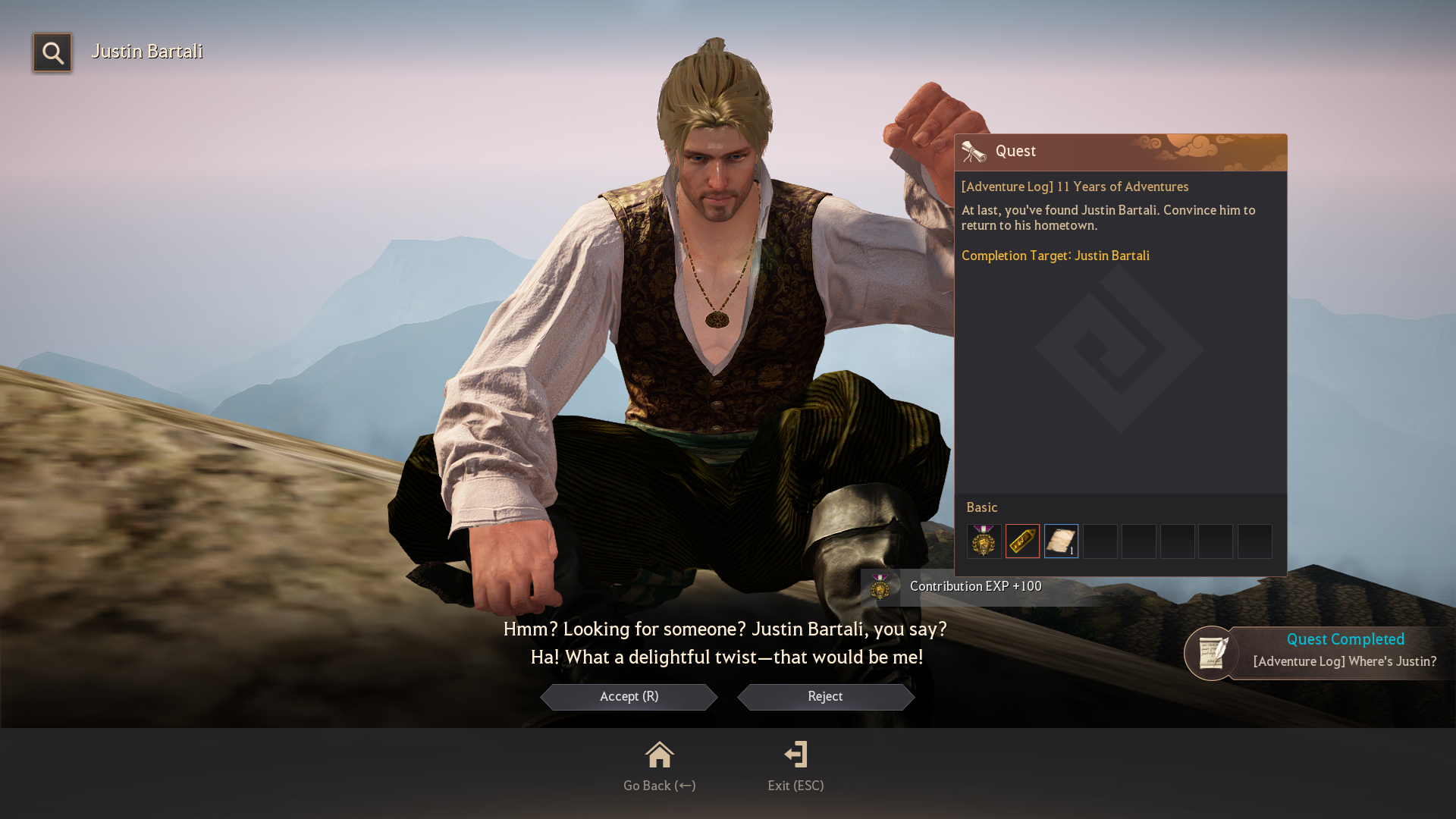Exit the conversation
Viewport: 1456px width, 819px height.
click(795, 767)
